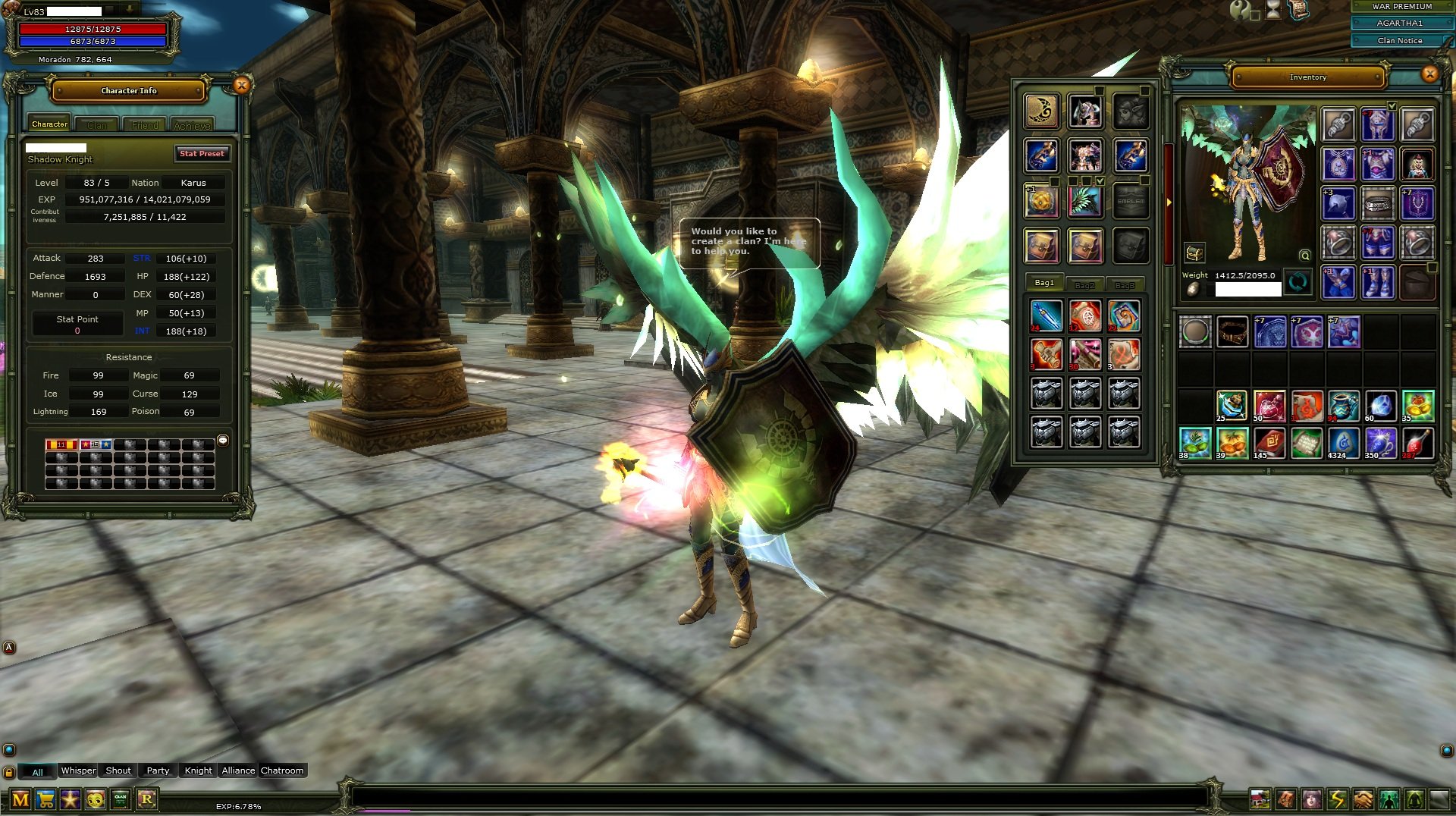Select the lightning skill icon in the hotbar
The image size is (1456, 816).
coord(1338,799)
